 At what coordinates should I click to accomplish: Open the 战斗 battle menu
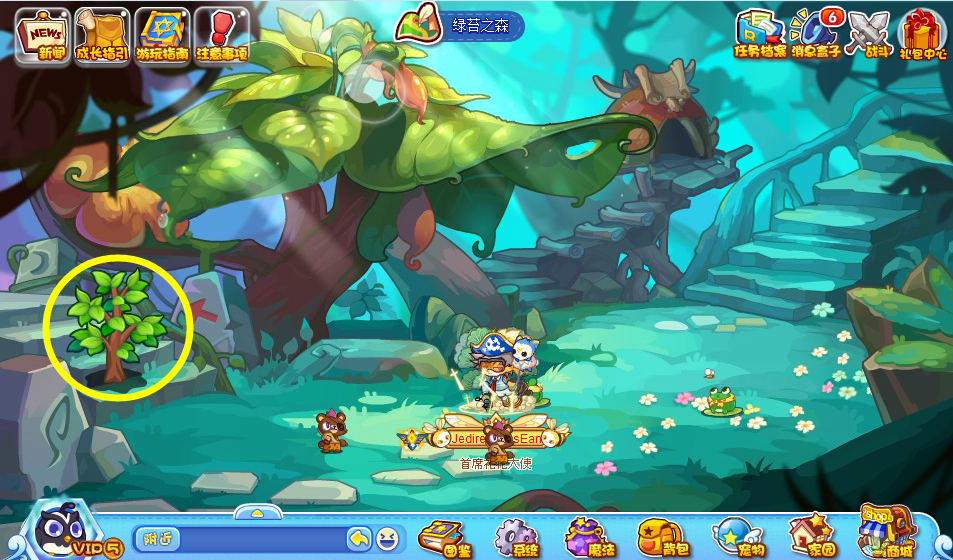pos(868,34)
